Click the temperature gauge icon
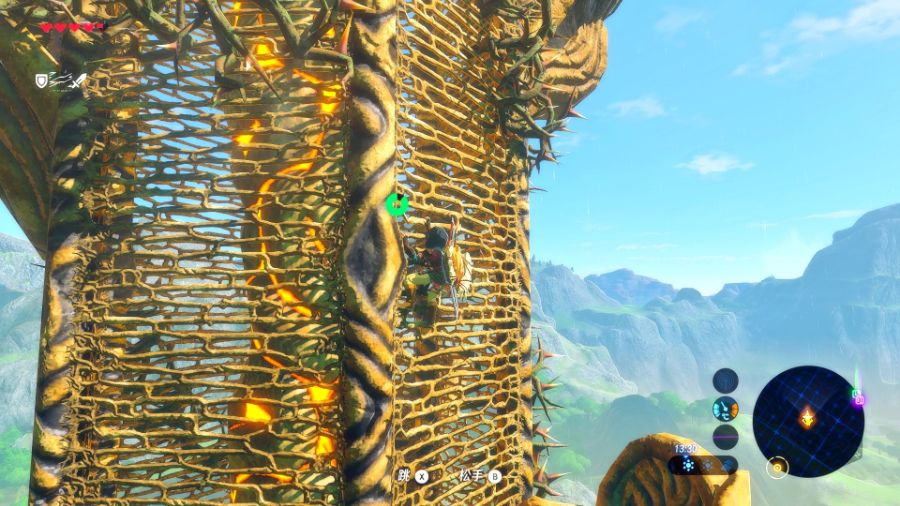The image size is (900, 506). pyautogui.click(x=726, y=408)
